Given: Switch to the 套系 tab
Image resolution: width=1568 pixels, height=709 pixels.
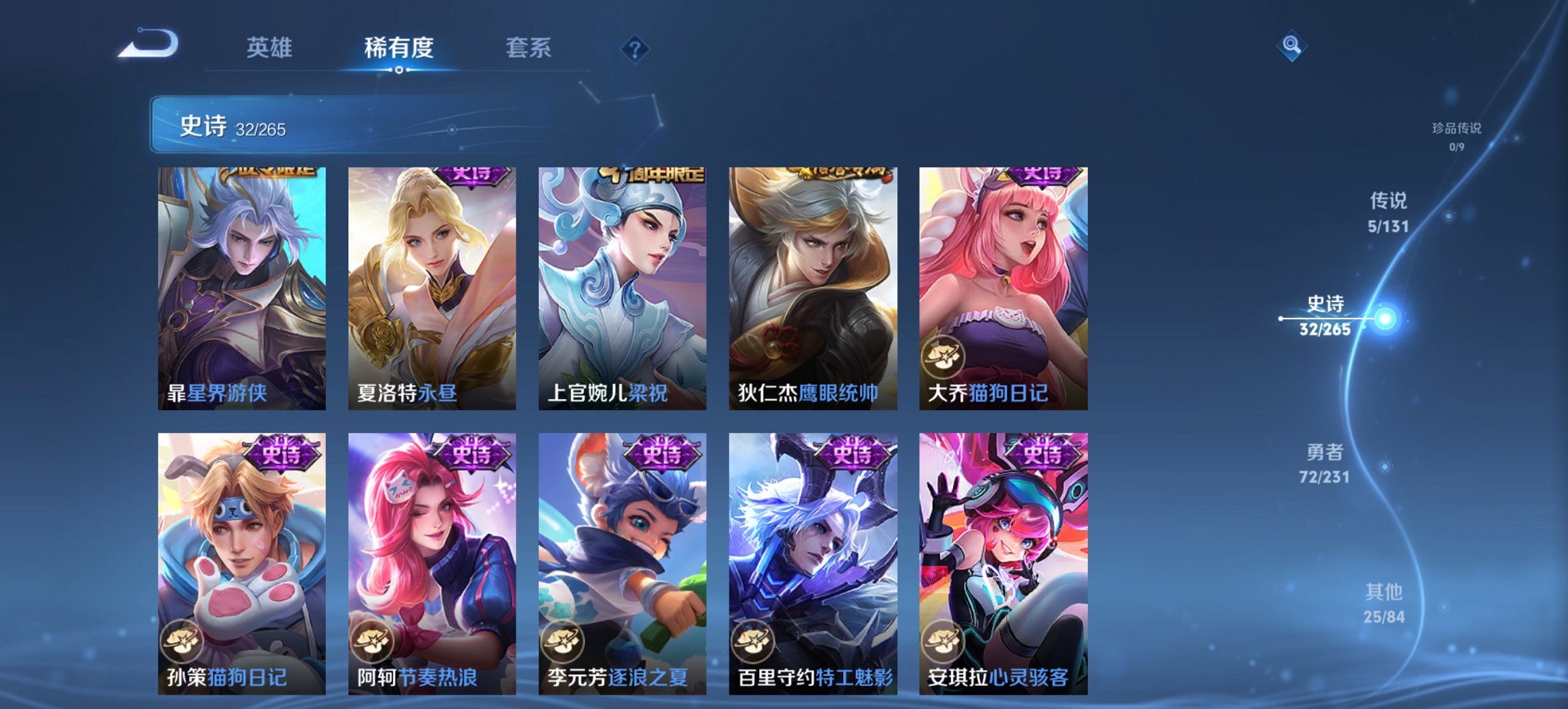Looking at the screenshot, I should click(529, 48).
